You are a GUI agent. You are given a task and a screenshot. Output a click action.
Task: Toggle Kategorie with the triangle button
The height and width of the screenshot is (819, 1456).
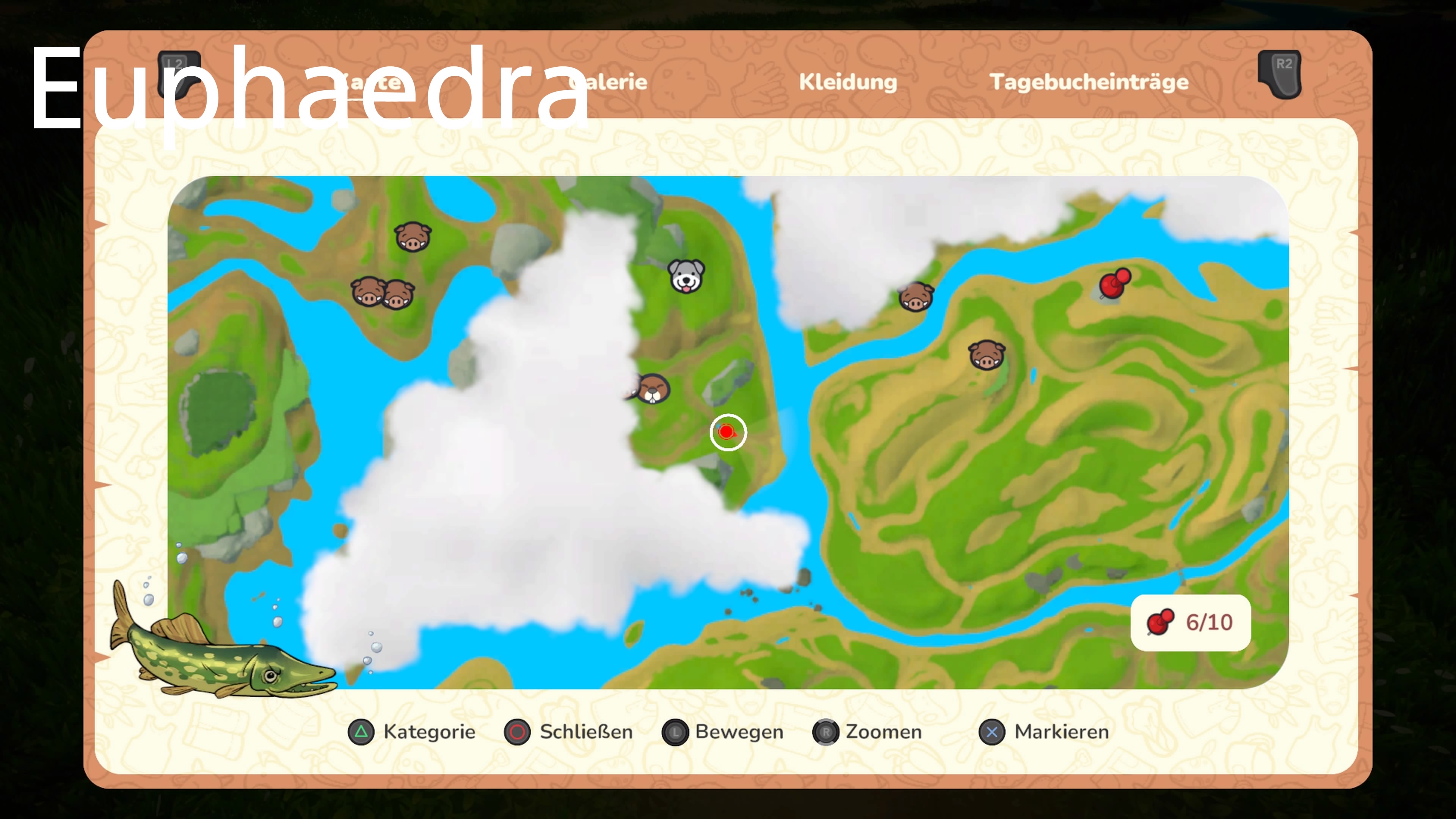pos(361,732)
